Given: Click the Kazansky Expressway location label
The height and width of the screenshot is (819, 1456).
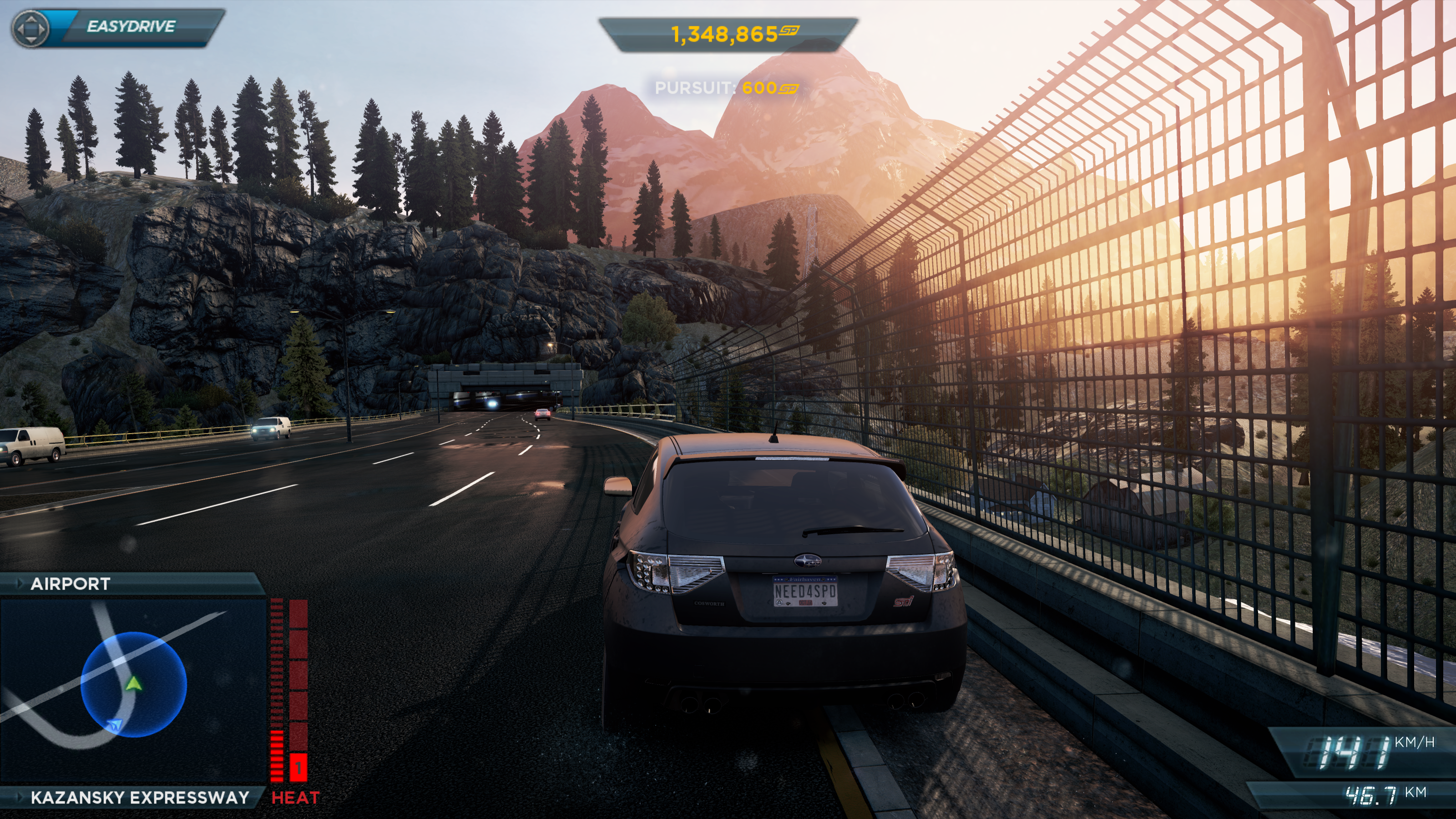Looking at the screenshot, I should pyautogui.click(x=140, y=798).
